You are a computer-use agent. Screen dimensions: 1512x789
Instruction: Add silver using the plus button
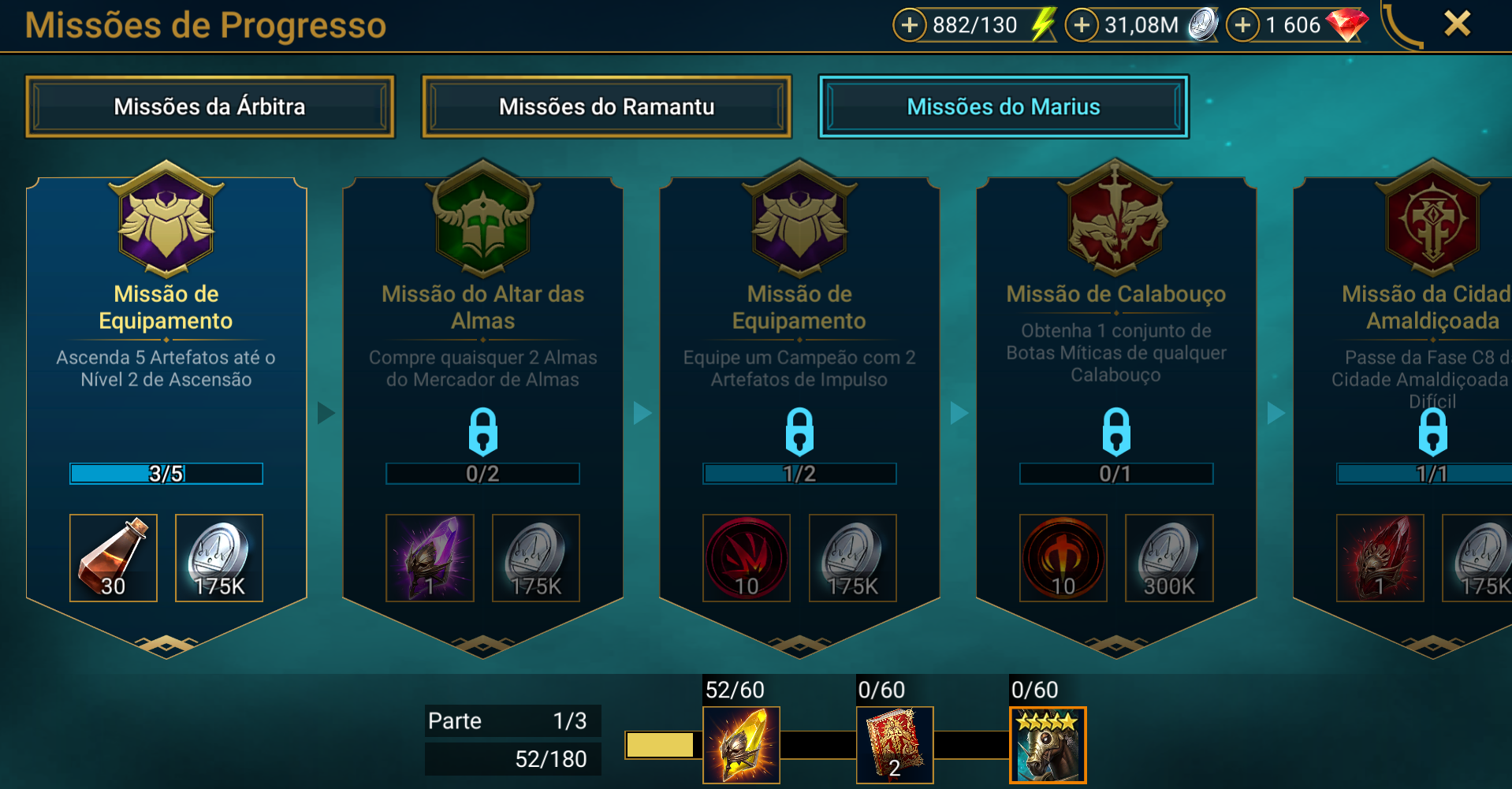point(1082,25)
